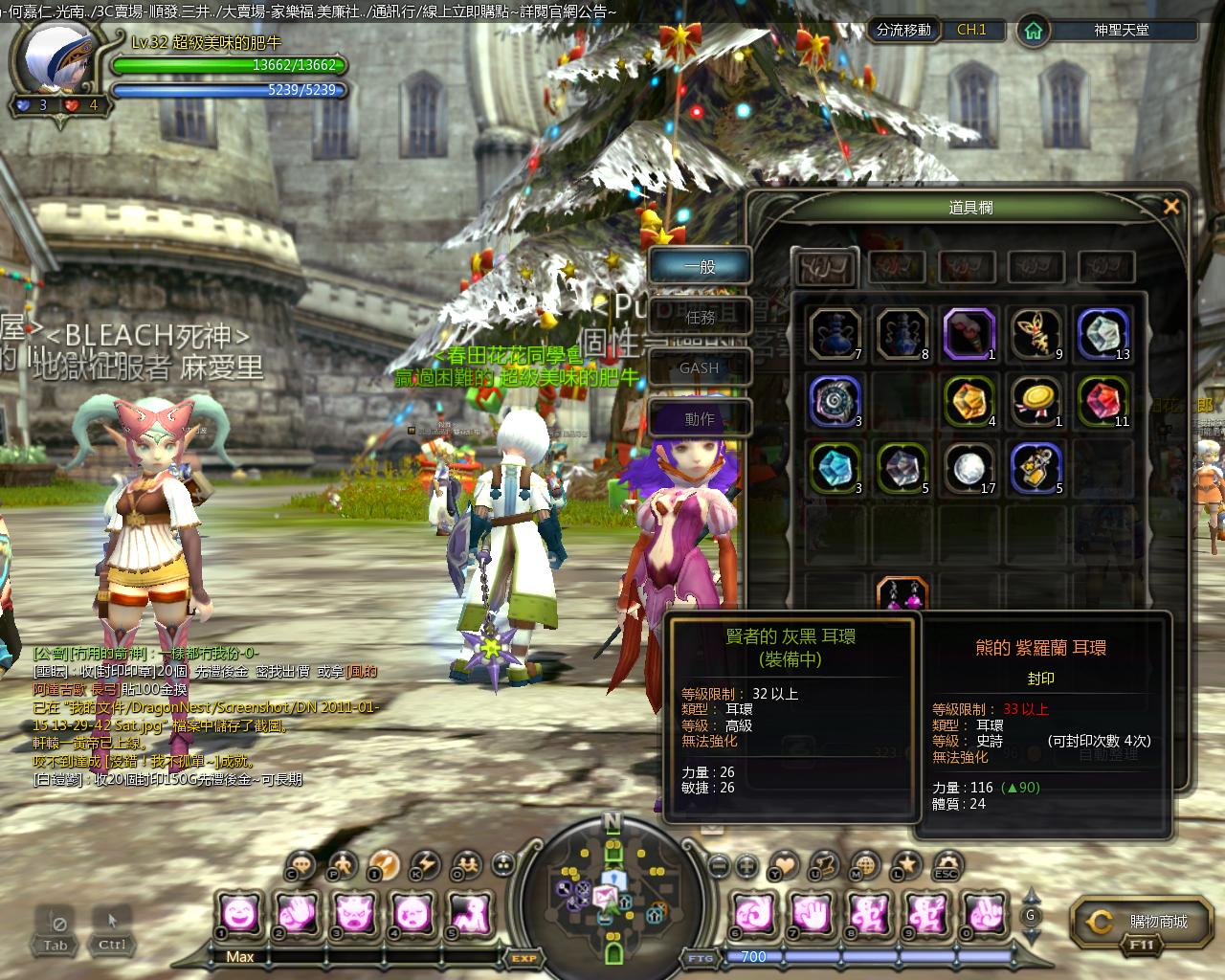Viewport: 1225px width, 980px height.
Task: Select the golden bee ornament item
Action: [x=1037, y=334]
